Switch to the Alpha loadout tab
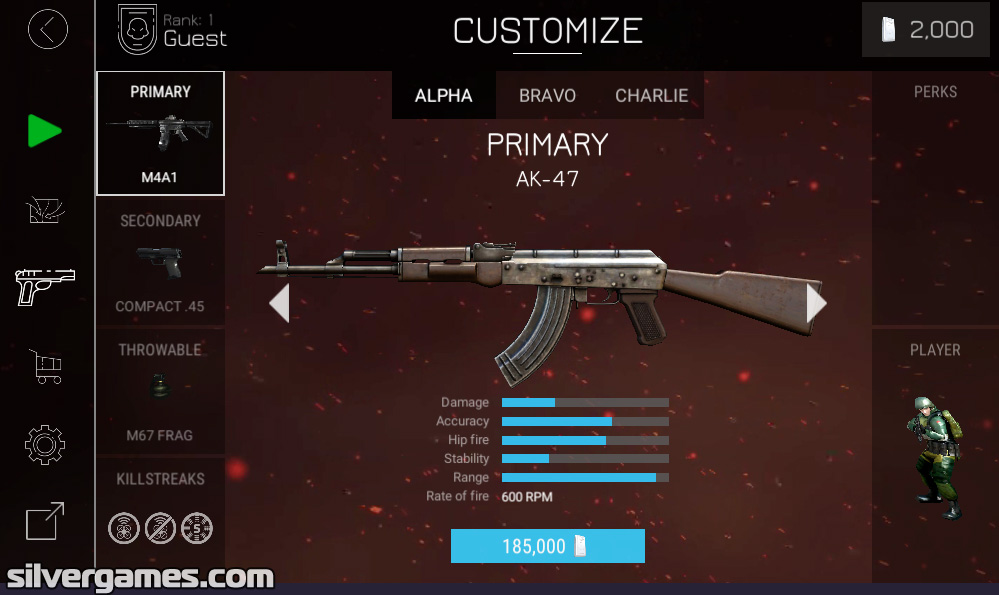 (443, 96)
